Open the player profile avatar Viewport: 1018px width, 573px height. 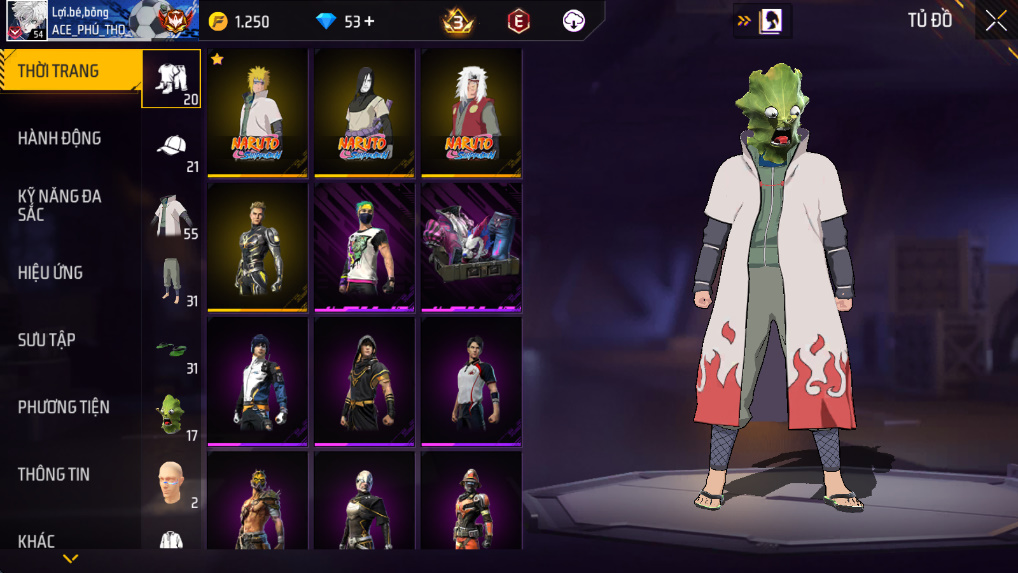click(26, 20)
